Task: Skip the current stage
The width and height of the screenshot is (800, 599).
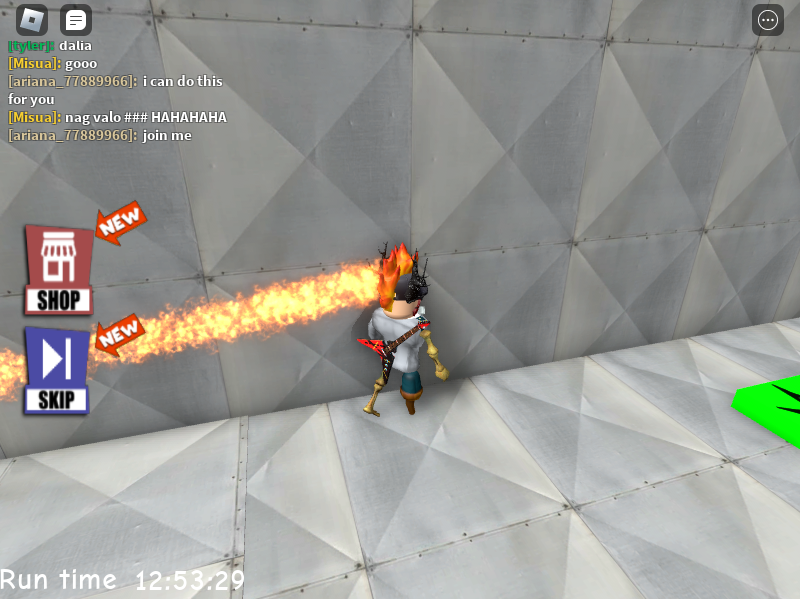Action: 57,371
